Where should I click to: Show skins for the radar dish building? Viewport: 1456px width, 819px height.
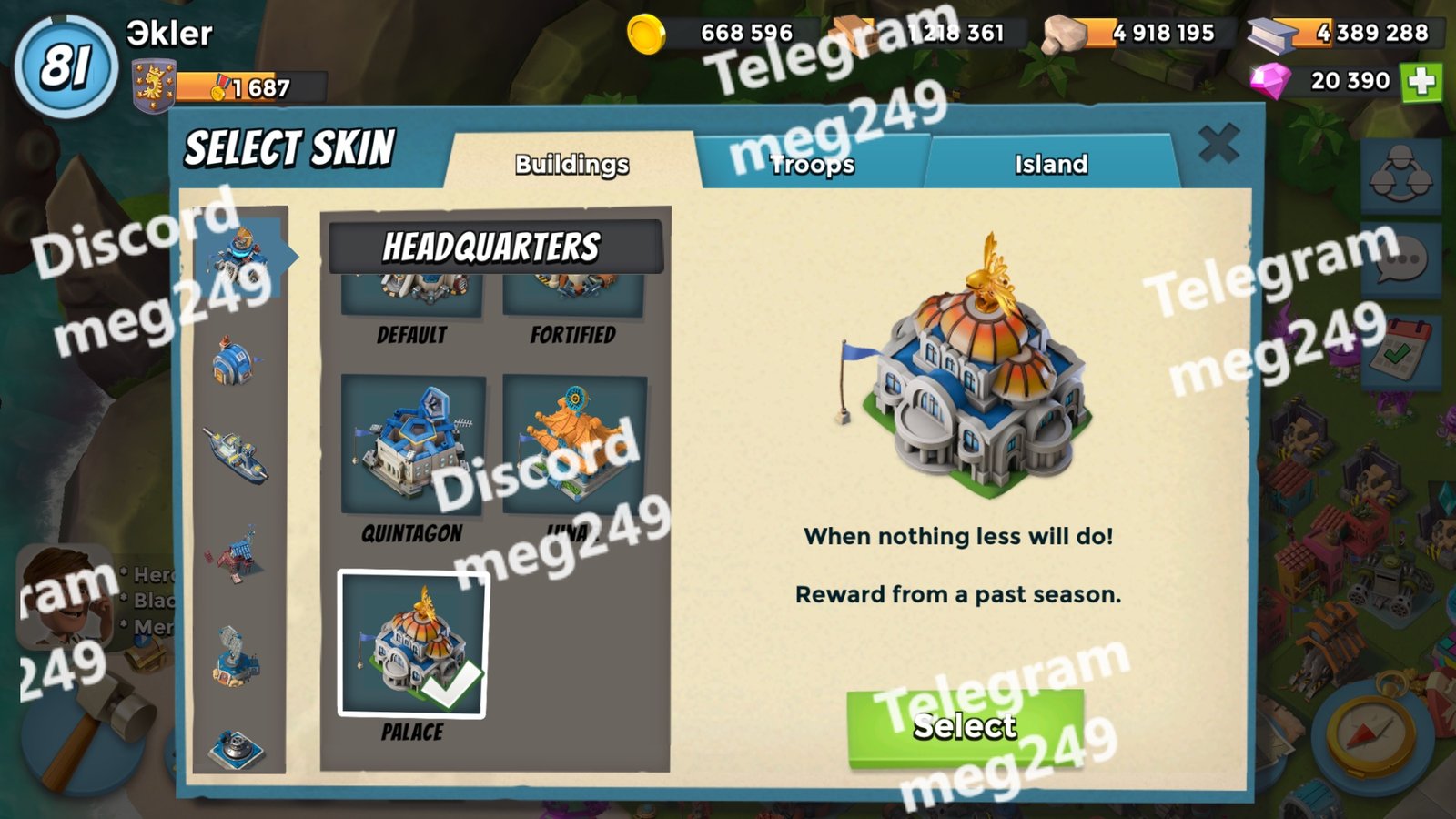(237, 655)
